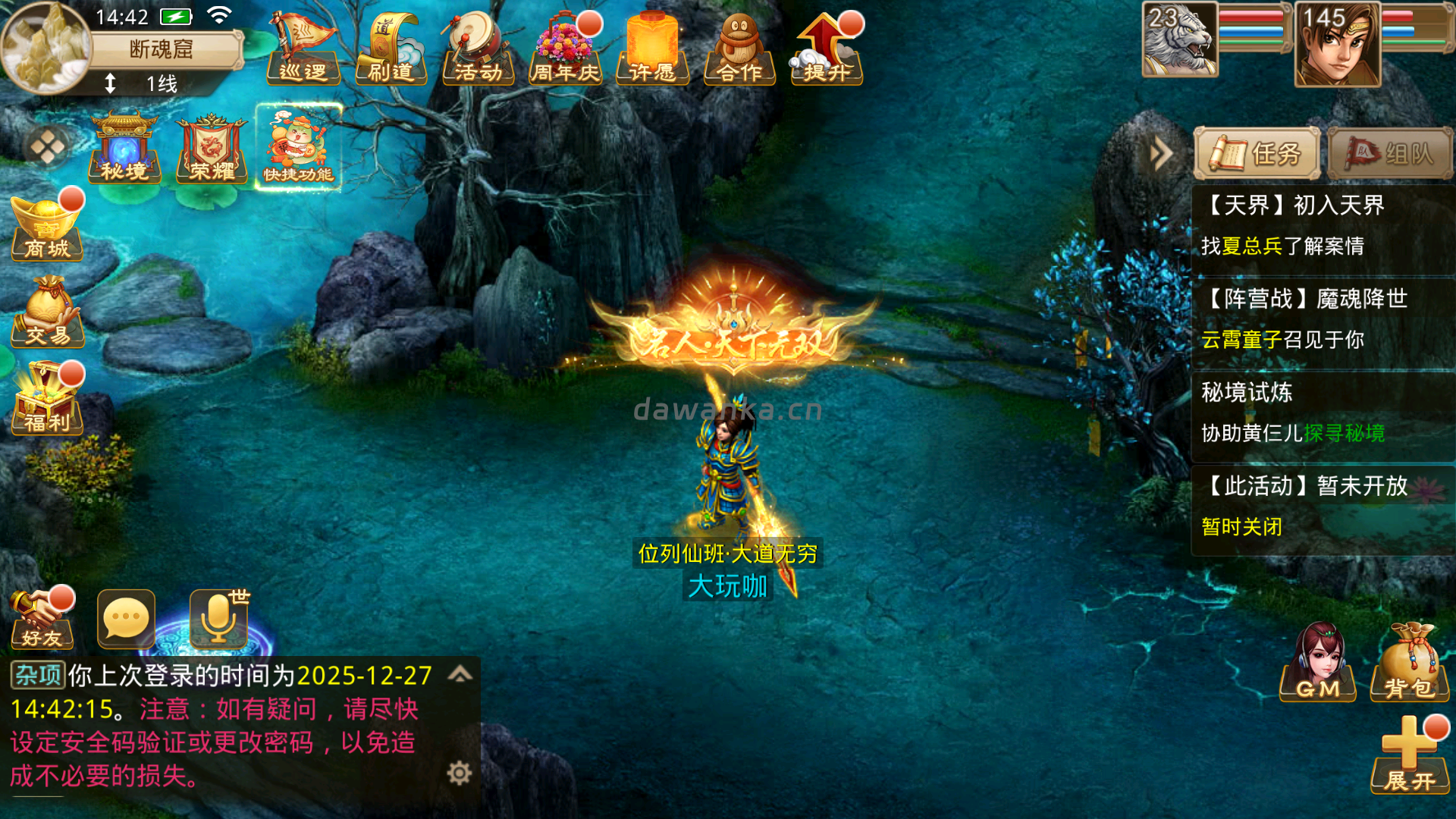The image size is (1456, 819).
Task: Open the 荣耀 glory banner icon
Action: coord(212,148)
